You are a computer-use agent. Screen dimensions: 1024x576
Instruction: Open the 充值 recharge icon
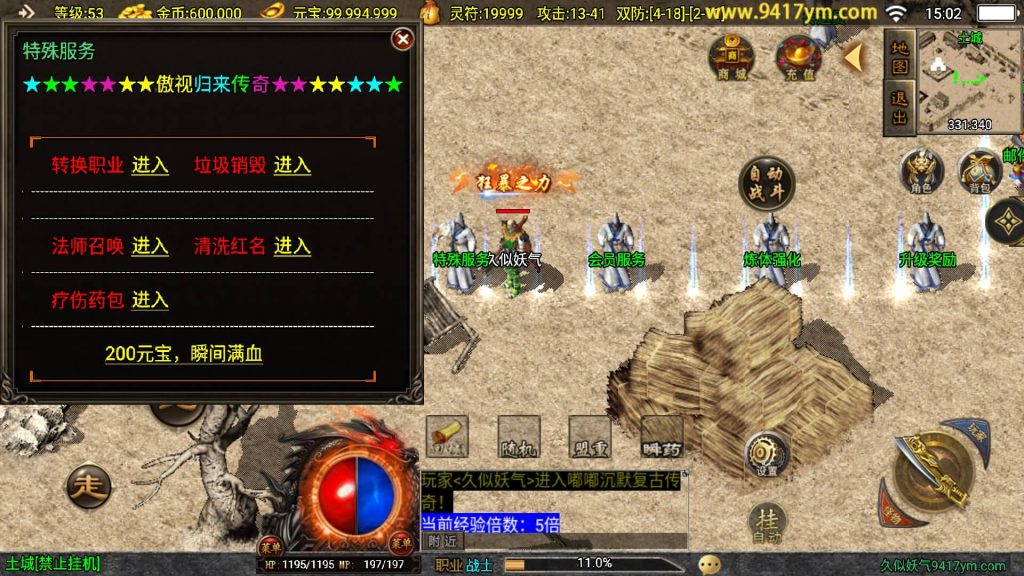tap(800, 57)
